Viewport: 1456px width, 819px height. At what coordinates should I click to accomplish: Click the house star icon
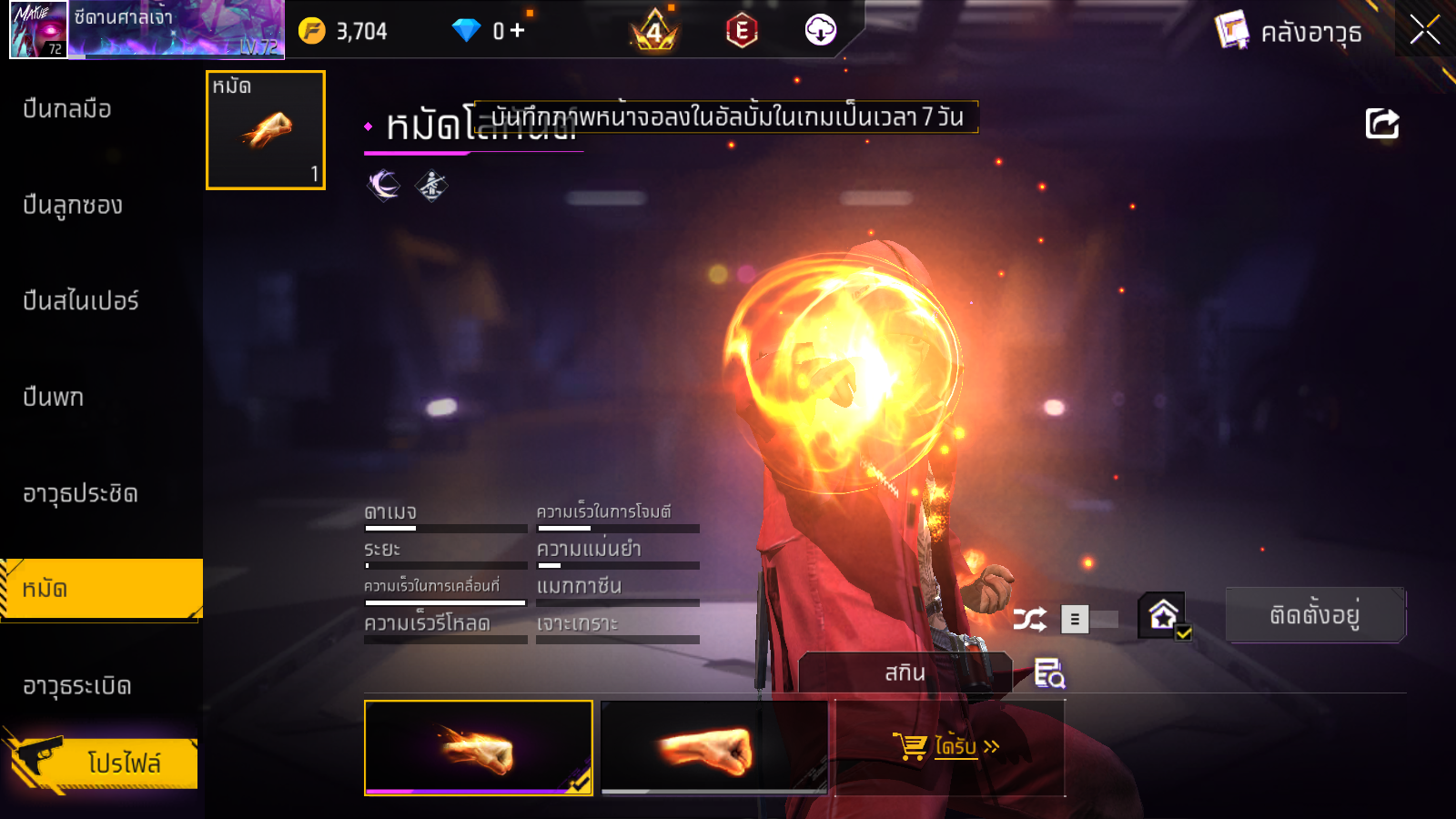[x=1164, y=616]
